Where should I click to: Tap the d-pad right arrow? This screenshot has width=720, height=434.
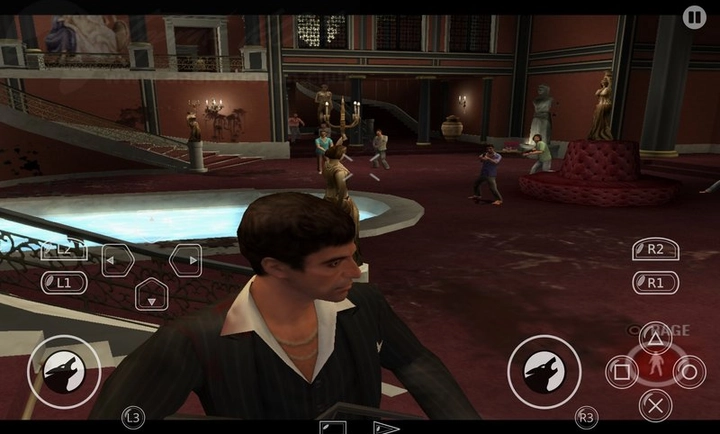185,261
